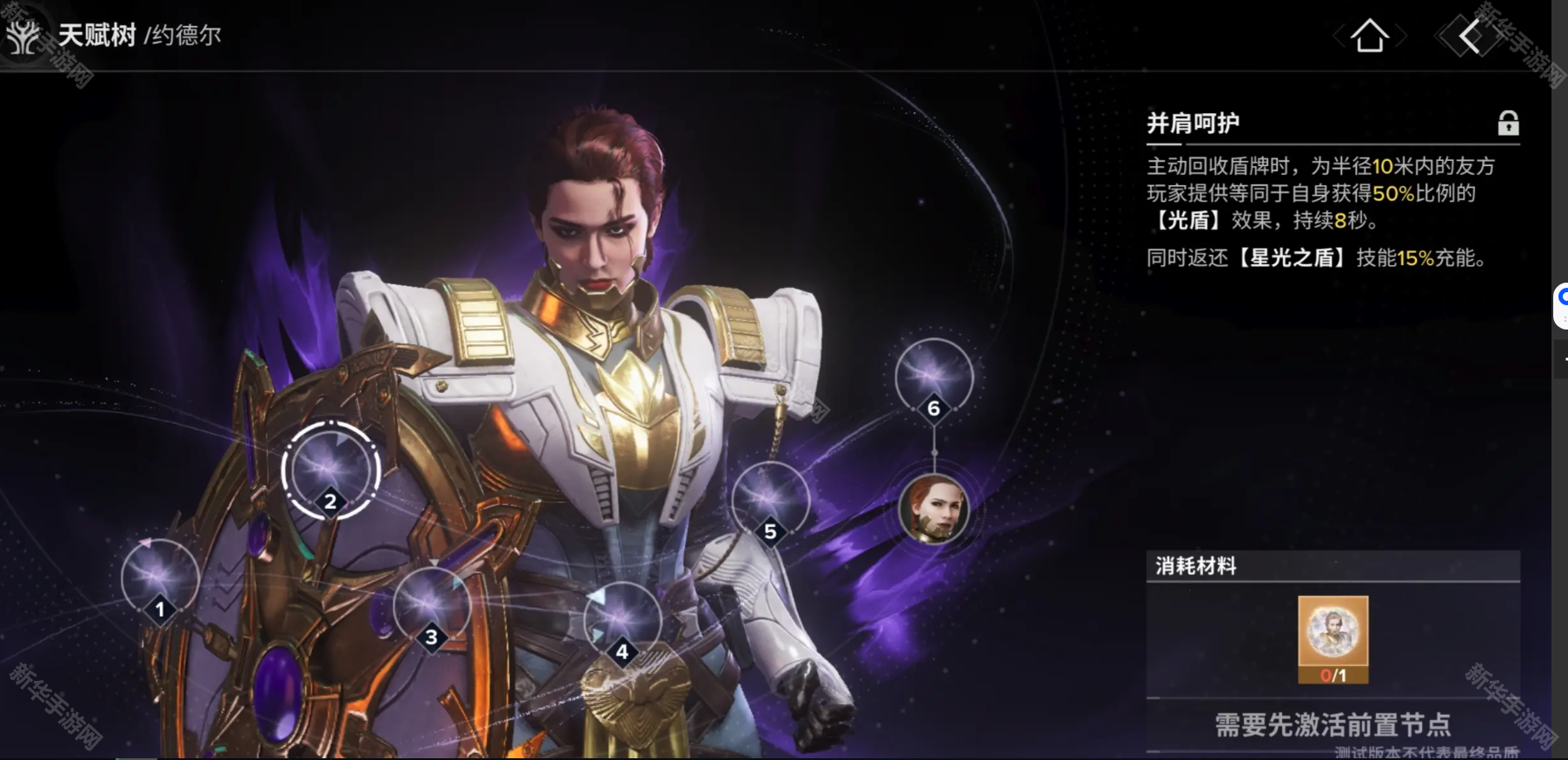Select highlighted talent node 2

pyautogui.click(x=330, y=470)
